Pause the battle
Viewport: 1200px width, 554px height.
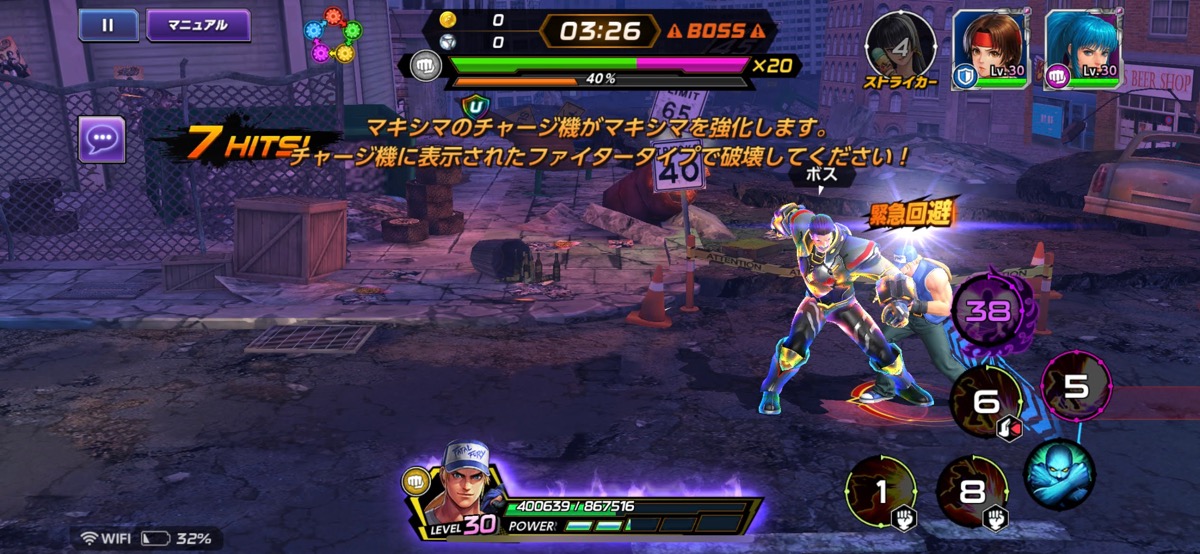pos(108,25)
